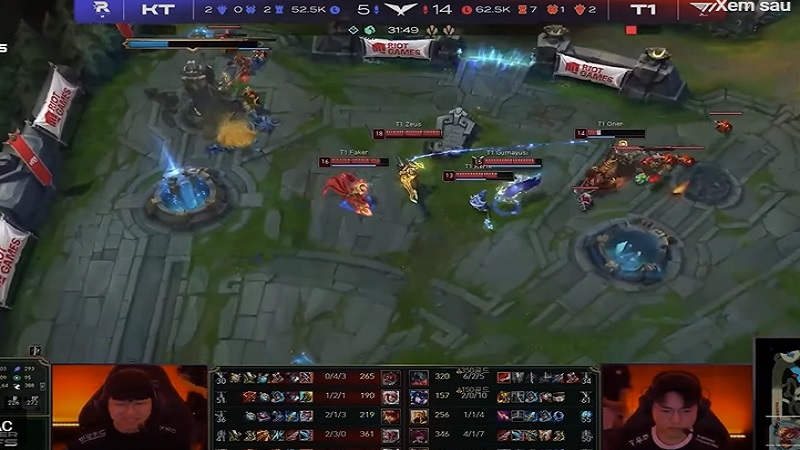Select the T1 champion portrait with 346 CS
Image resolution: width=800 pixels, height=450 pixels.
tap(419, 436)
